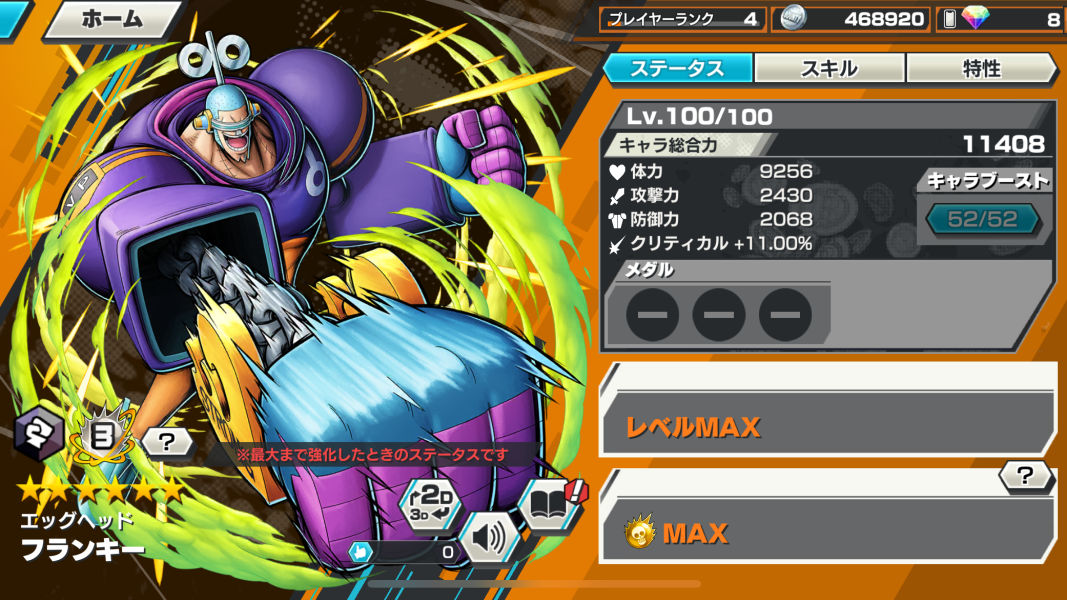Open the 特性 tab
The width and height of the screenshot is (1067, 600).
tap(980, 68)
